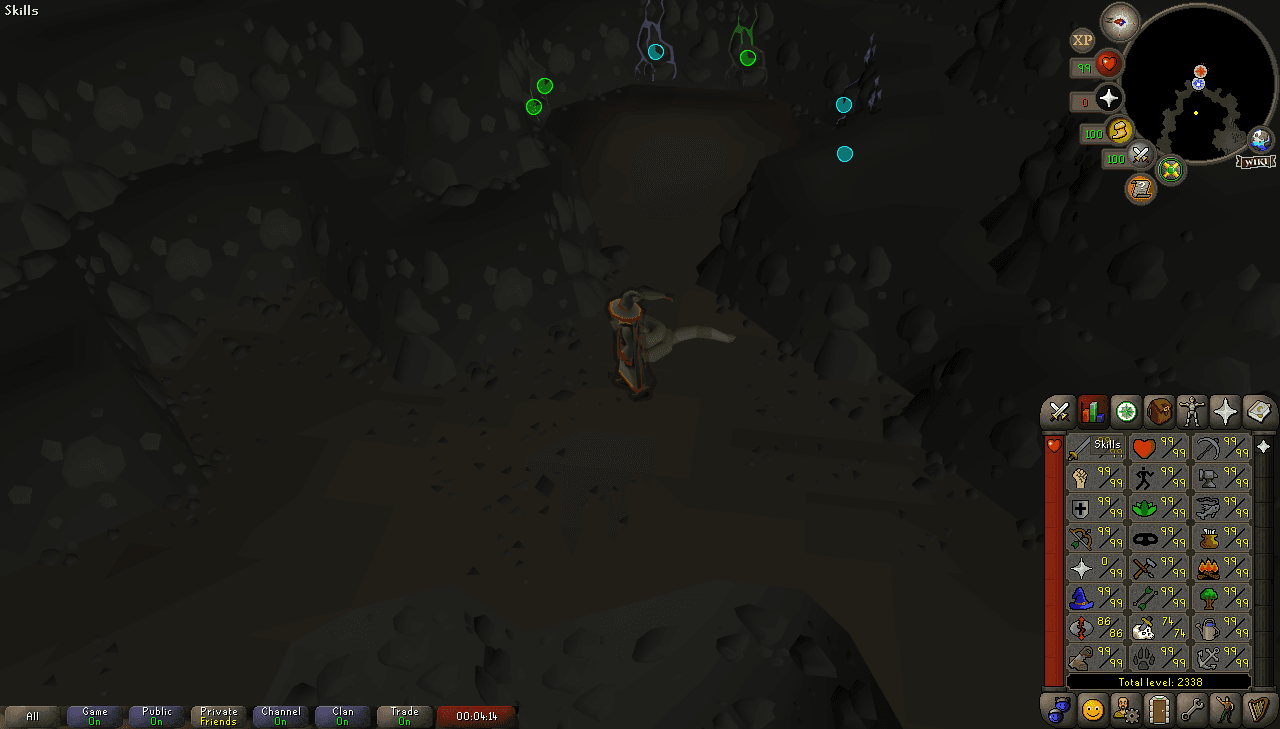
Task: Open the Combat Options crossed-swords tab icon
Action: coord(1057,411)
